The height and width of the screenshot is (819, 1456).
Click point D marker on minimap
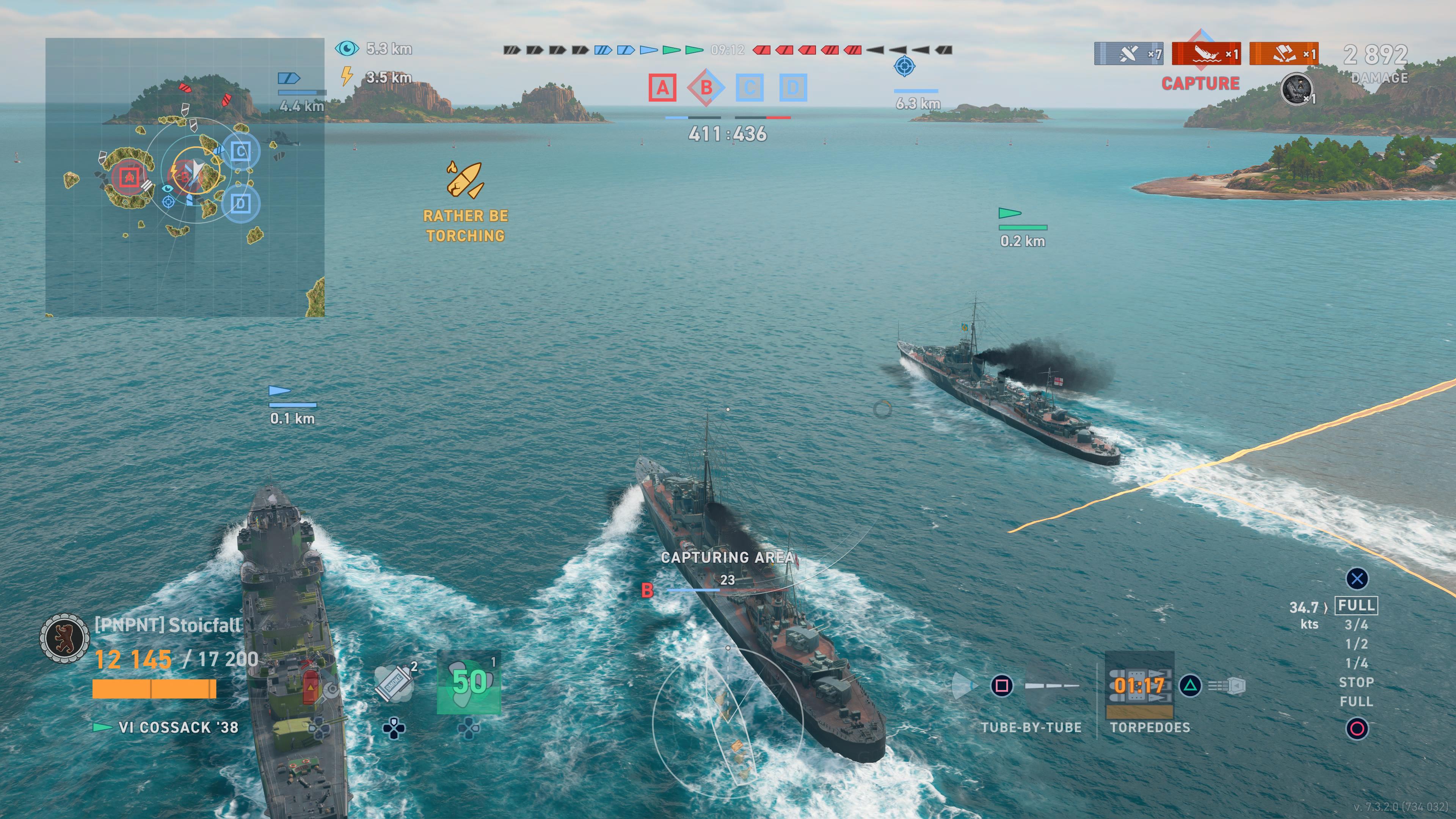coord(241,204)
